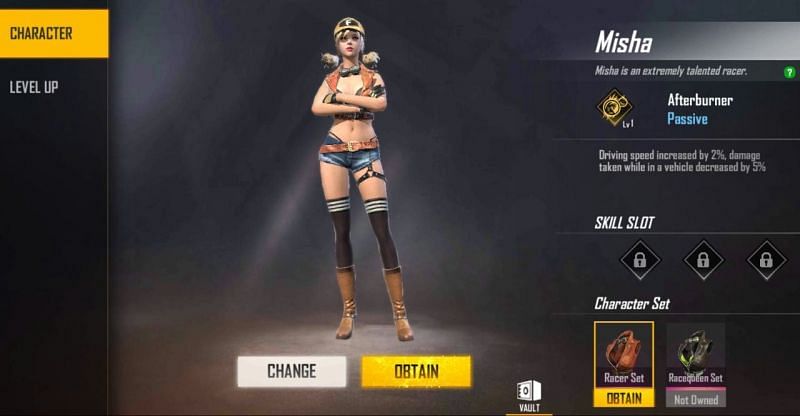Obtain Misha with the yellow button
The width and height of the screenshot is (800, 416).
pos(415,371)
